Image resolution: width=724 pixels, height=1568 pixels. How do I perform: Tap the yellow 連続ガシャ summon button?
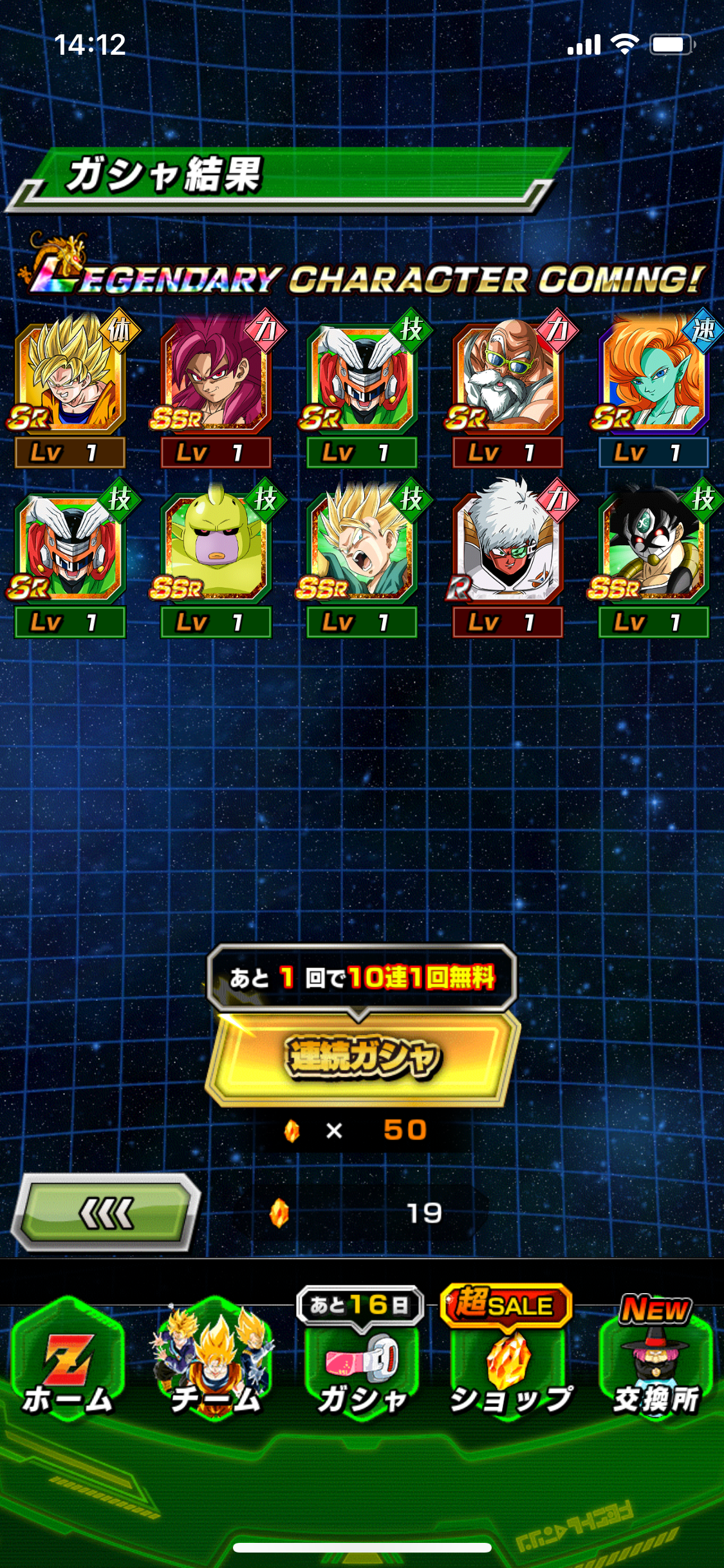pos(362,1057)
